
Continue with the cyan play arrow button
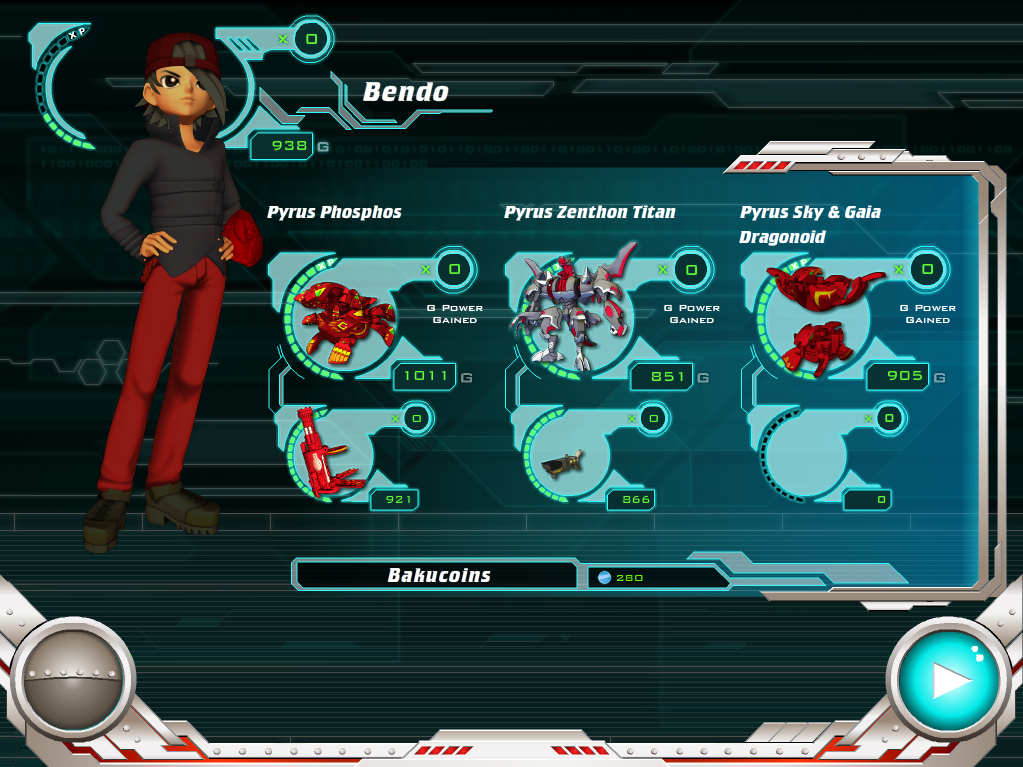[x=947, y=679]
